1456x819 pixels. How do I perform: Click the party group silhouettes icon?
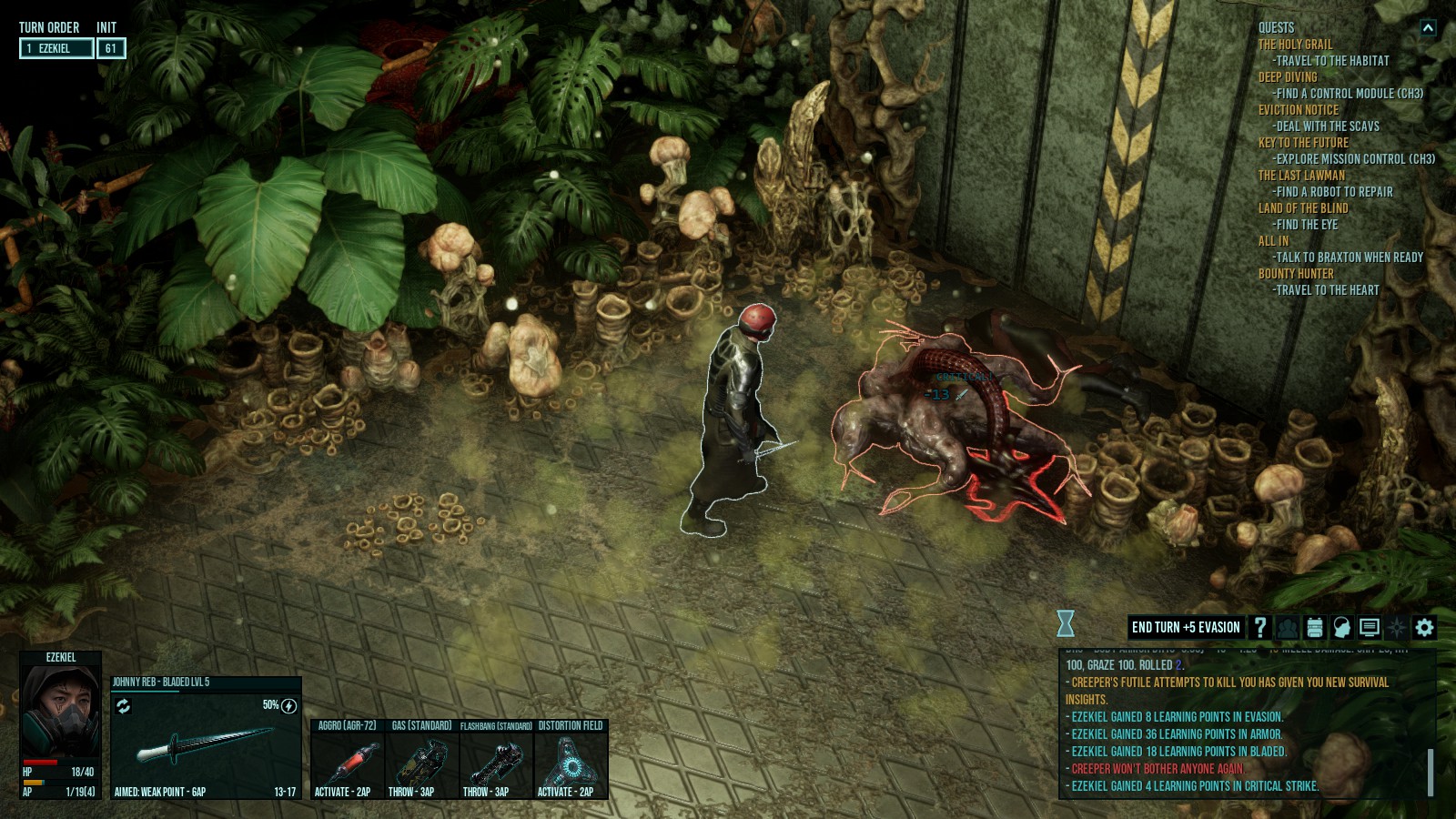pos(1287,627)
